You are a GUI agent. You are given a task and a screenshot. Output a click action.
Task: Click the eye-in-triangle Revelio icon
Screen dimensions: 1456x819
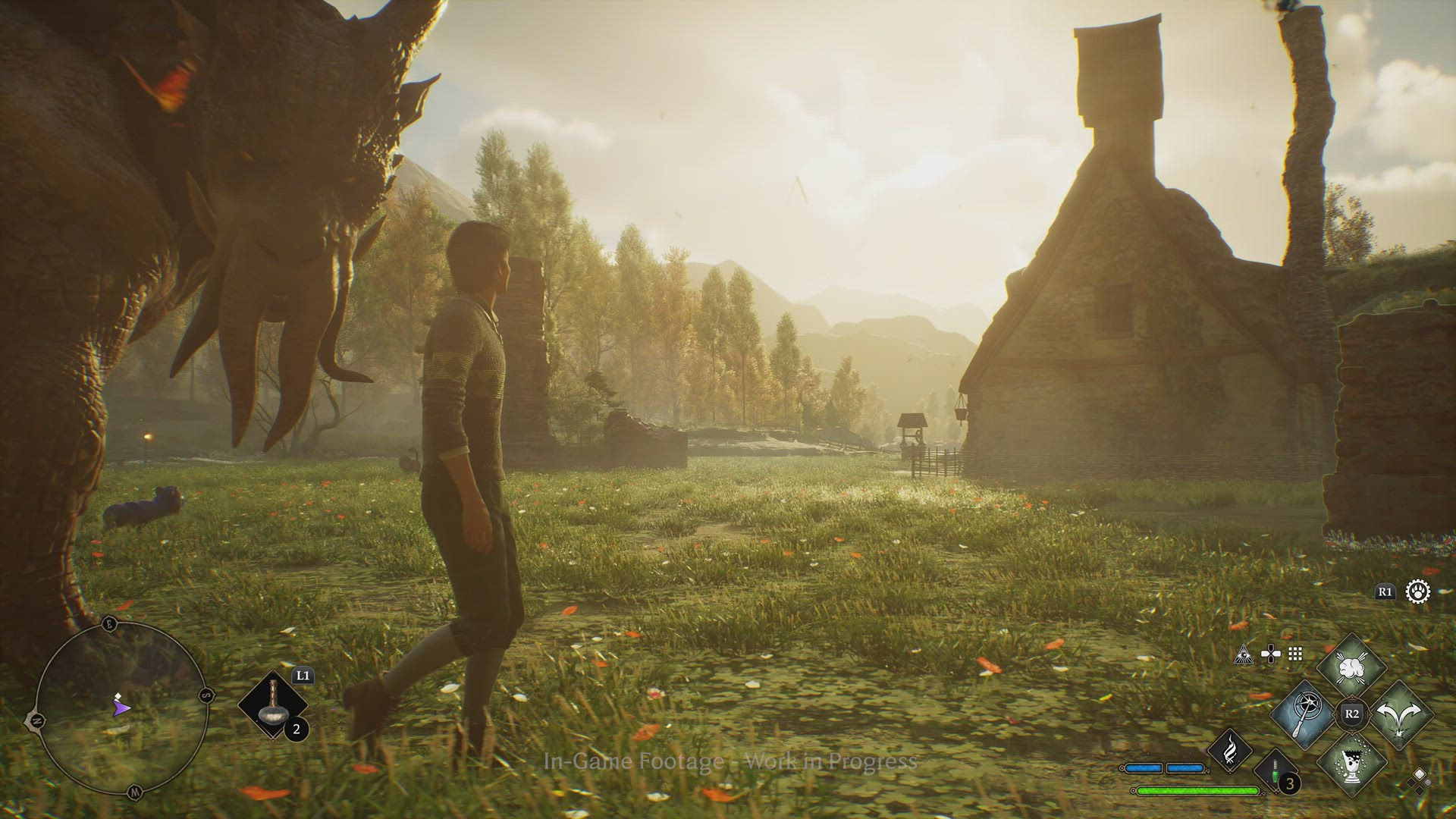click(x=1244, y=654)
